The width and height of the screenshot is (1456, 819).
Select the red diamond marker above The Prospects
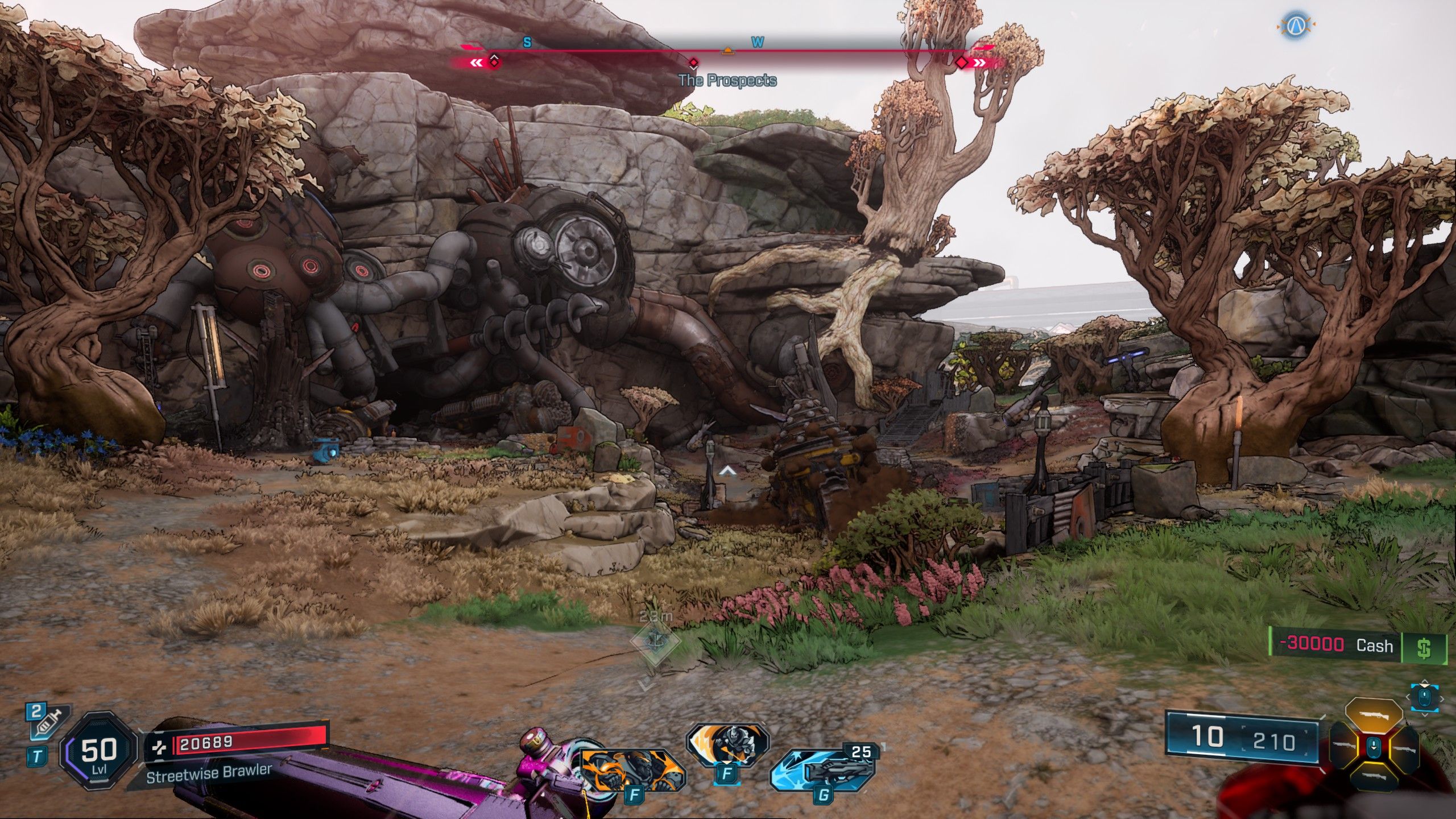[x=693, y=63]
